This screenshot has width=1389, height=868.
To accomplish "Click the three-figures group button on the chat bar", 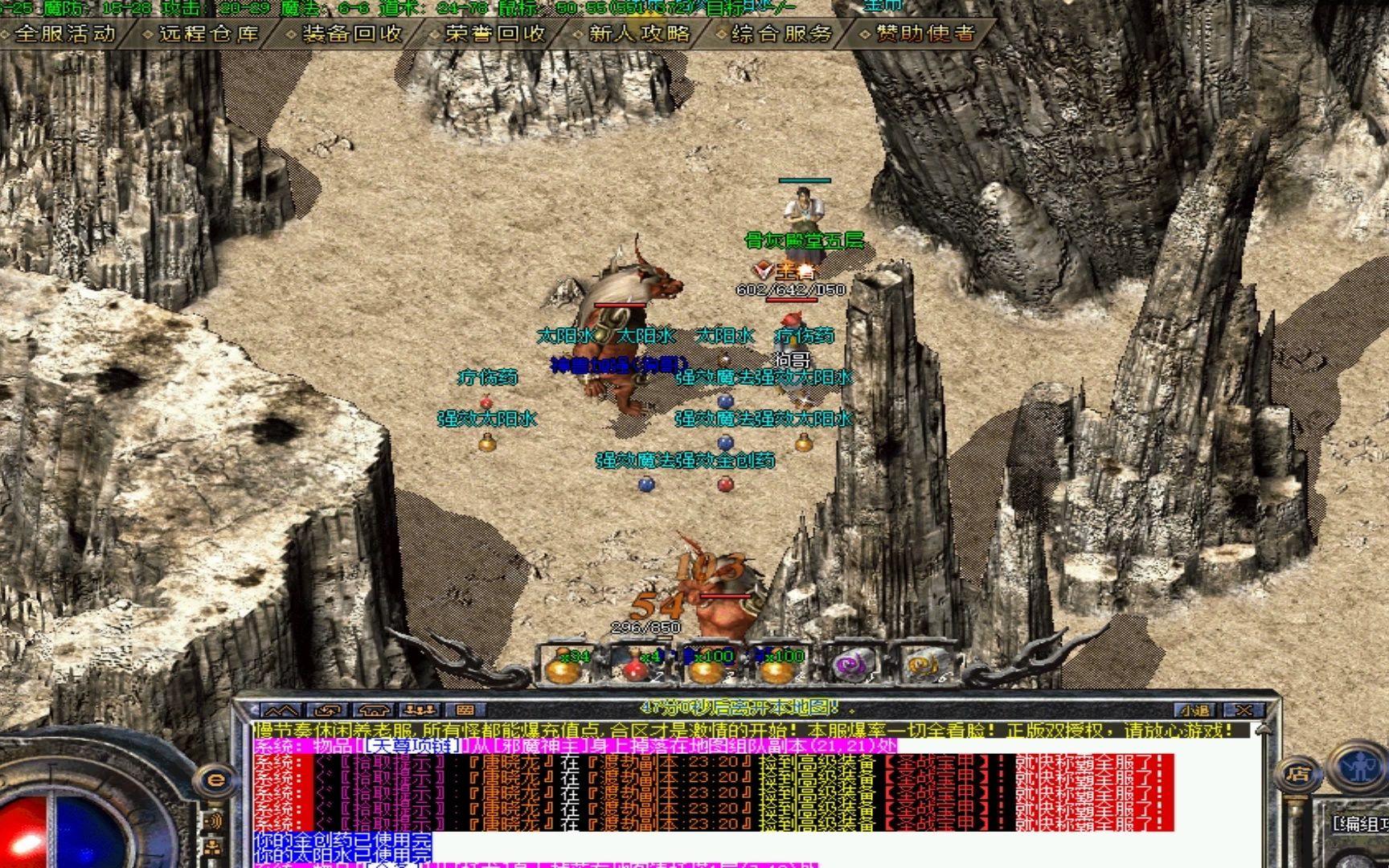I will [x=420, y=710].
